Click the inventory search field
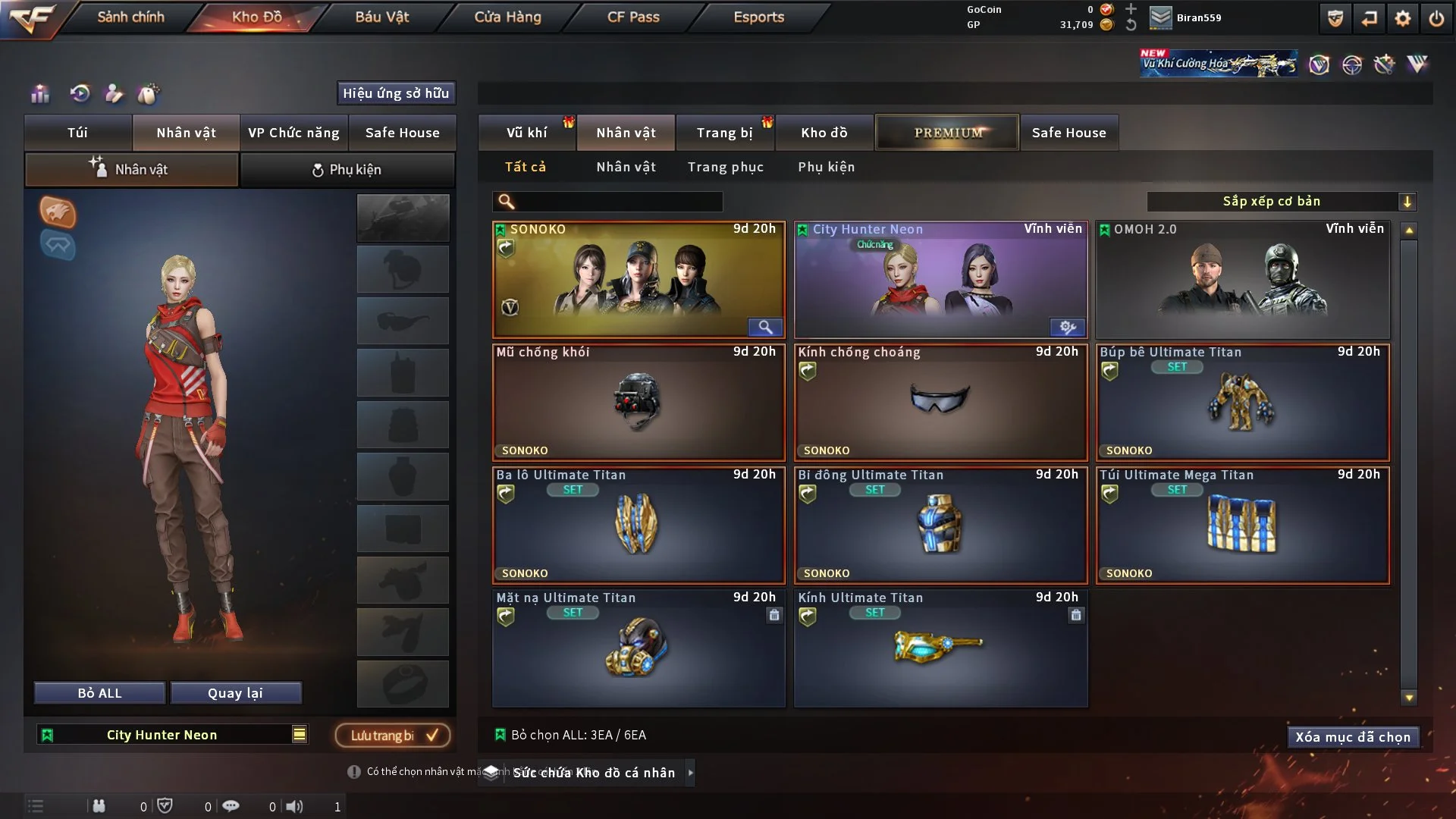Screen dimensions: 1456x819 tap(618, 202)
